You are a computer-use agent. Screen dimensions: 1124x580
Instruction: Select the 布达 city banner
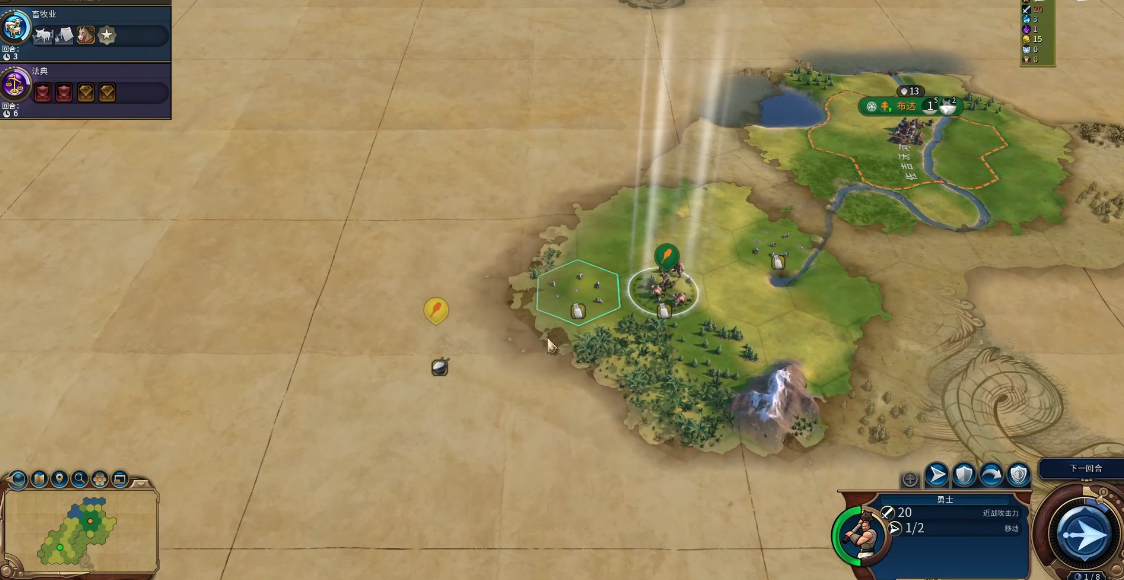coord(903,106)
